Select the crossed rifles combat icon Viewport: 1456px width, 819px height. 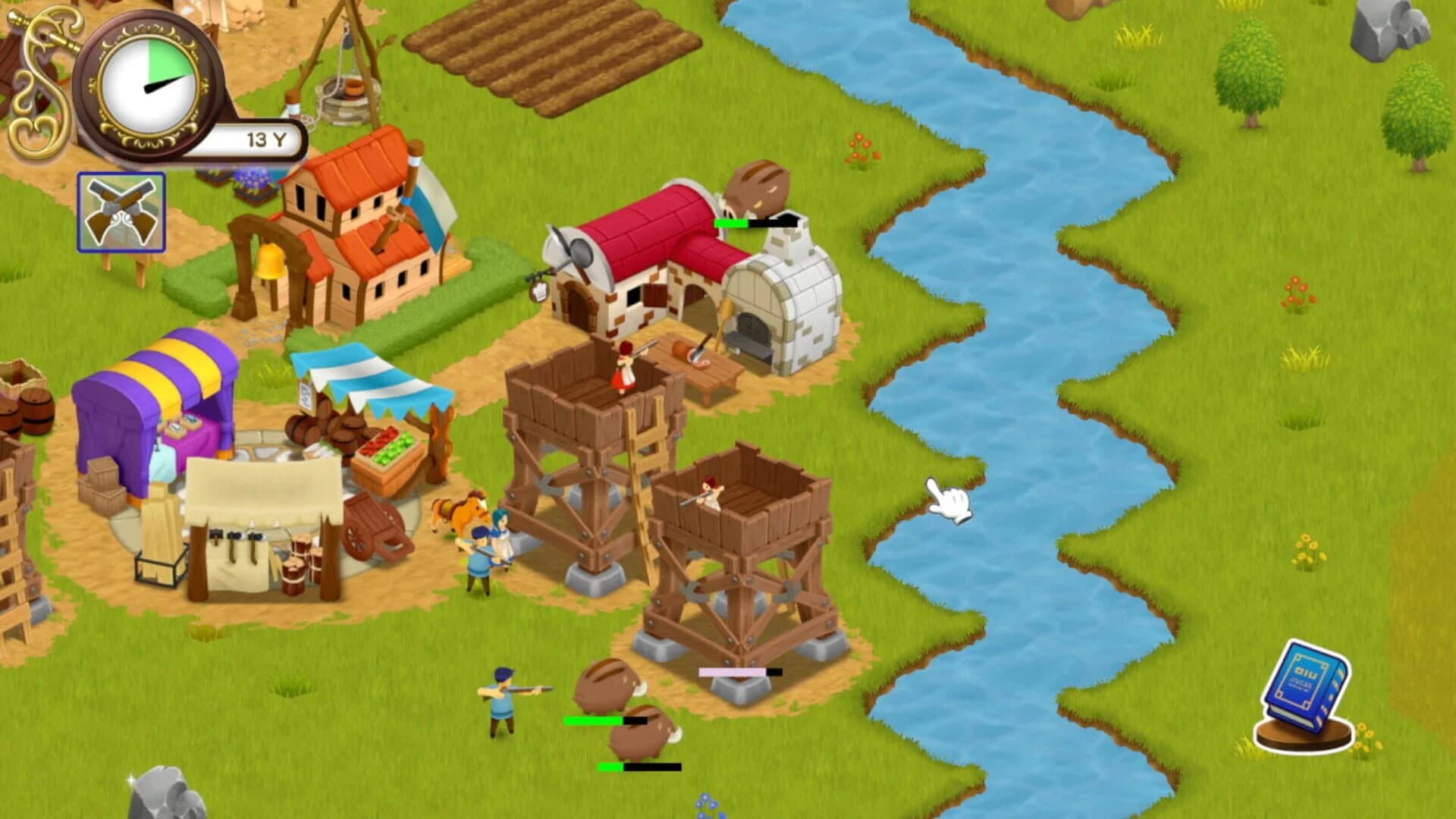point(121,212)
